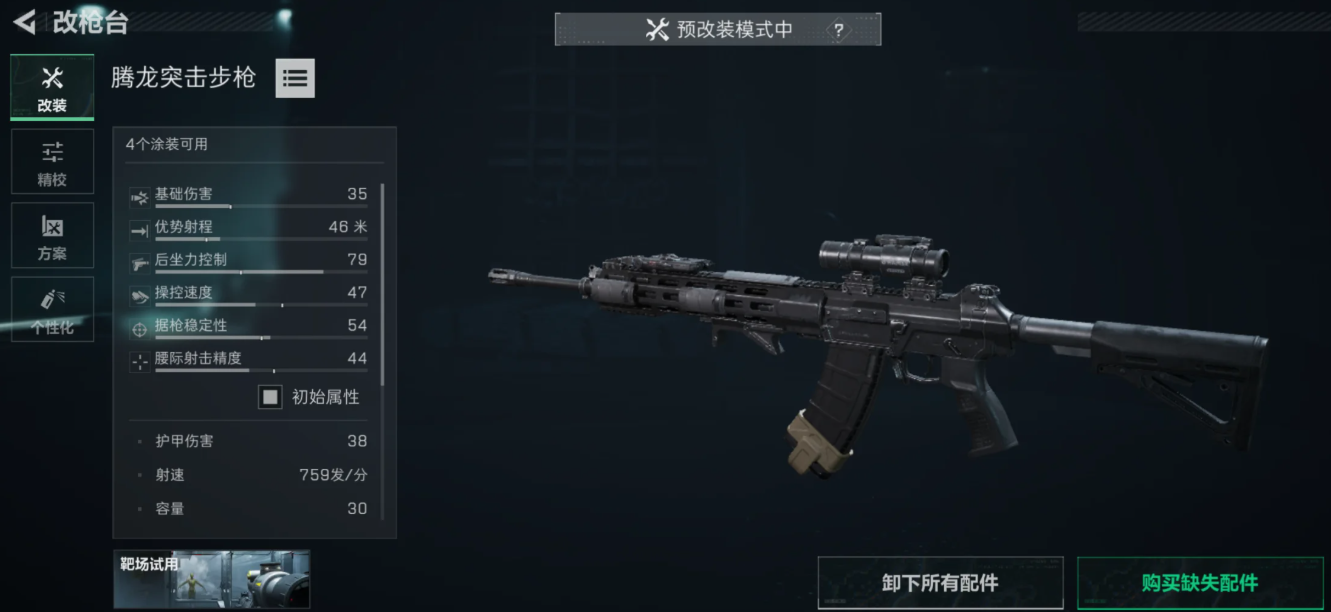The width and height of the screenshot is (1331, 612).
Task: Select the 方案 presets tab
Action: tap(52, 236)
